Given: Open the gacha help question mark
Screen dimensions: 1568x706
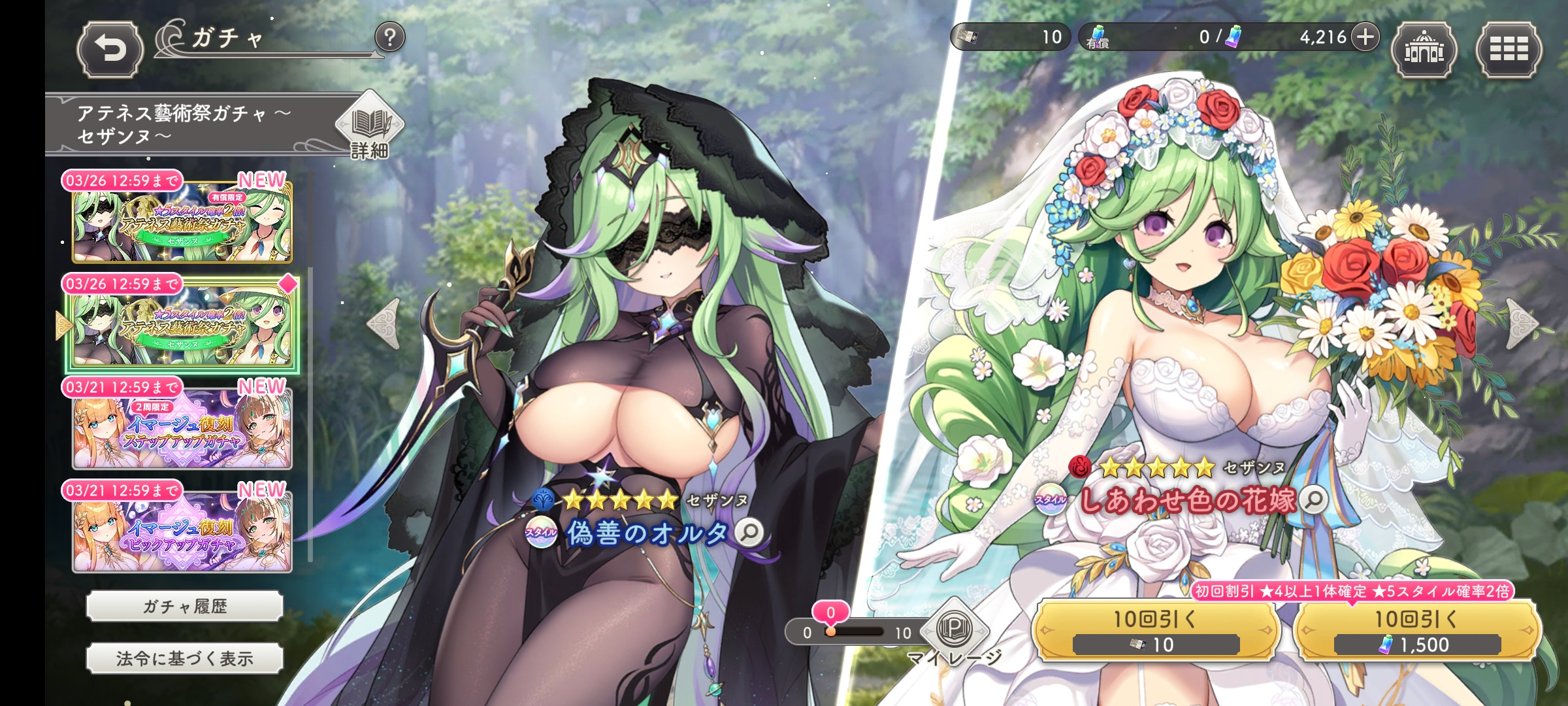Looking at the screenshot, I should 390,38.
